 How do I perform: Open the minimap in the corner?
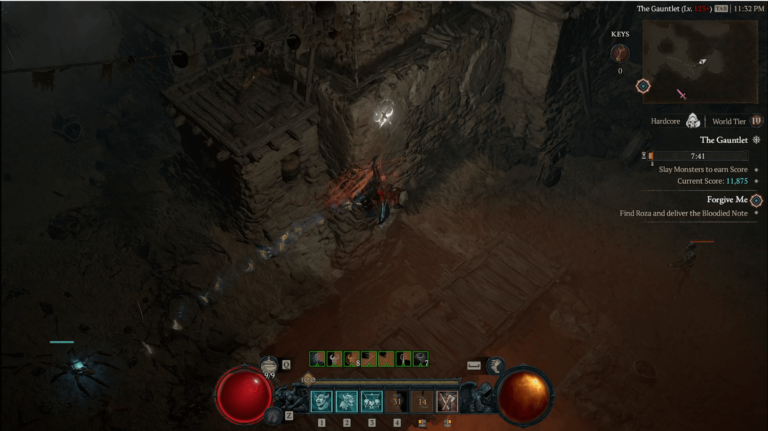700,62
